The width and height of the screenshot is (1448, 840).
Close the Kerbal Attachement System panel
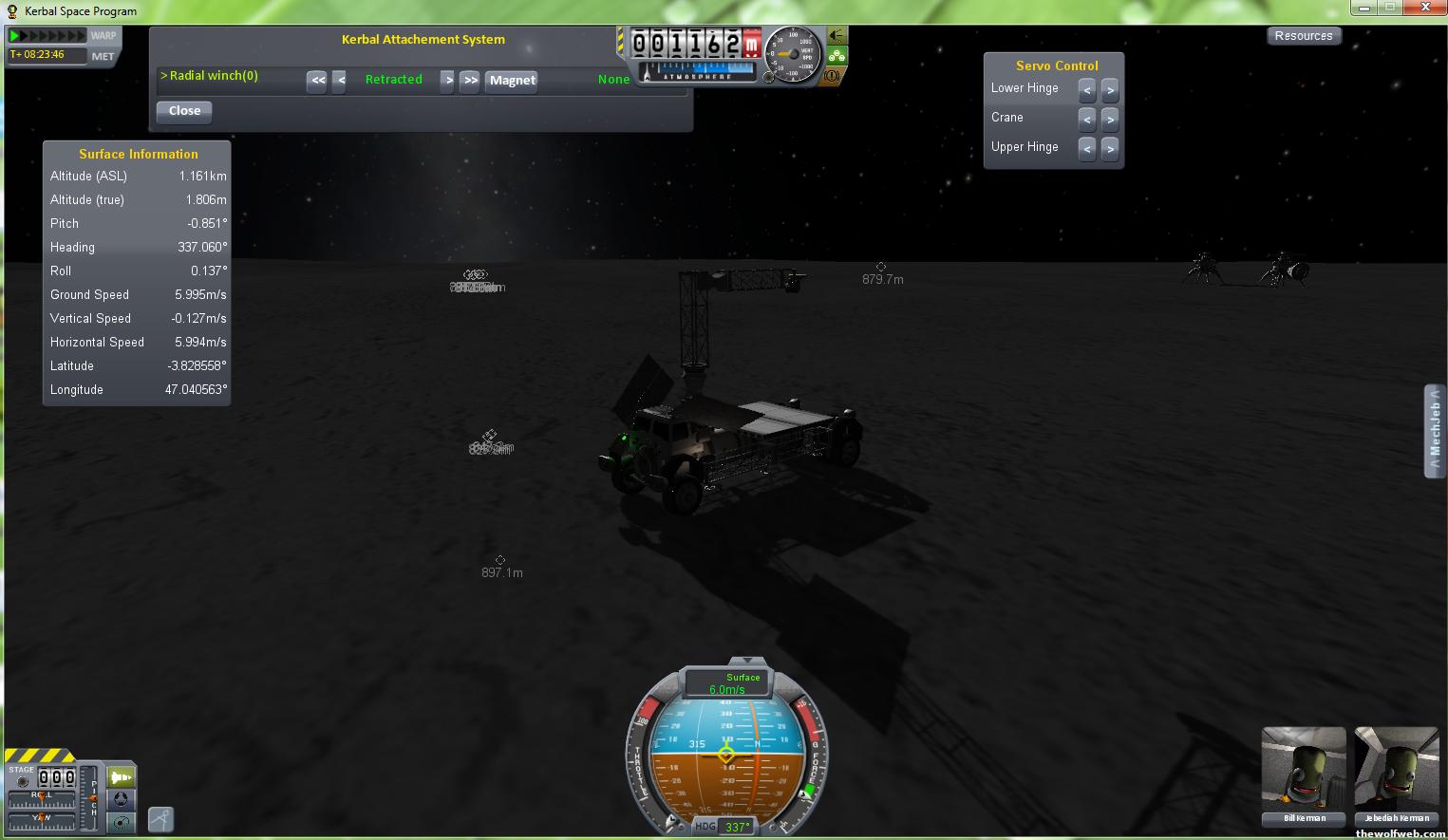[x=184, y=111]
